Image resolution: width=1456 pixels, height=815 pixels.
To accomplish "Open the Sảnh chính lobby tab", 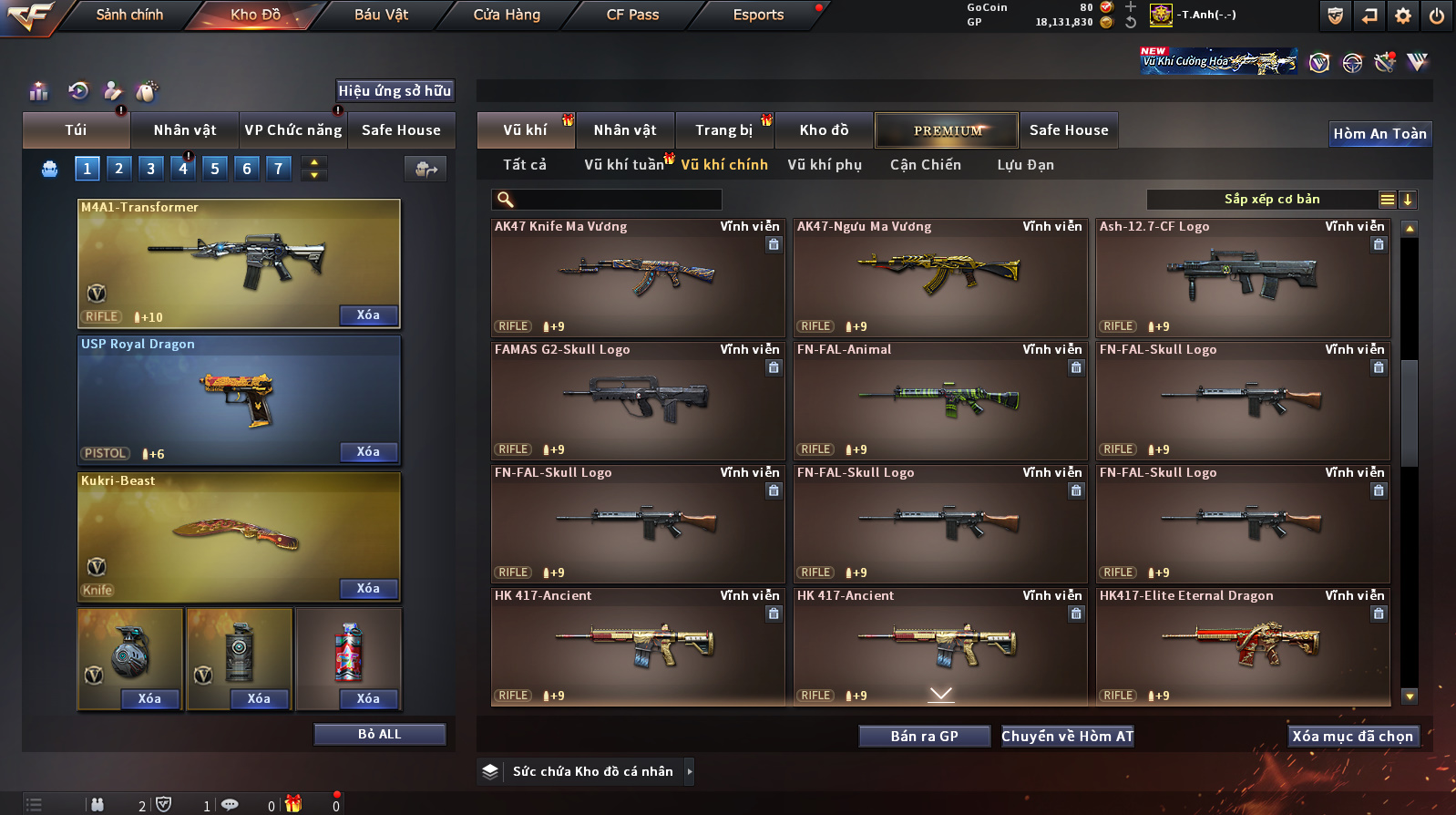I will (x=129, y=15).
